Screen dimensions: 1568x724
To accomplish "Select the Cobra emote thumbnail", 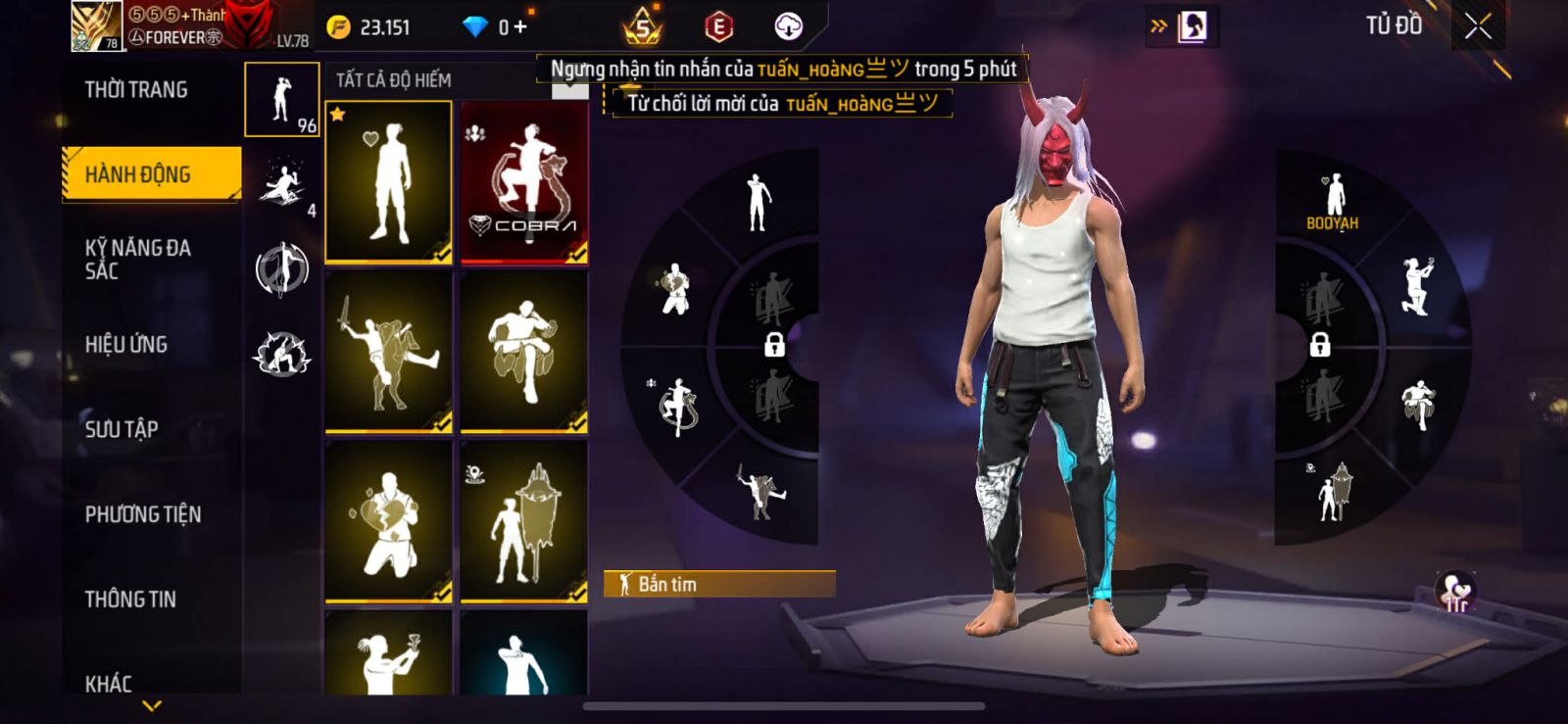I will 524,183.
